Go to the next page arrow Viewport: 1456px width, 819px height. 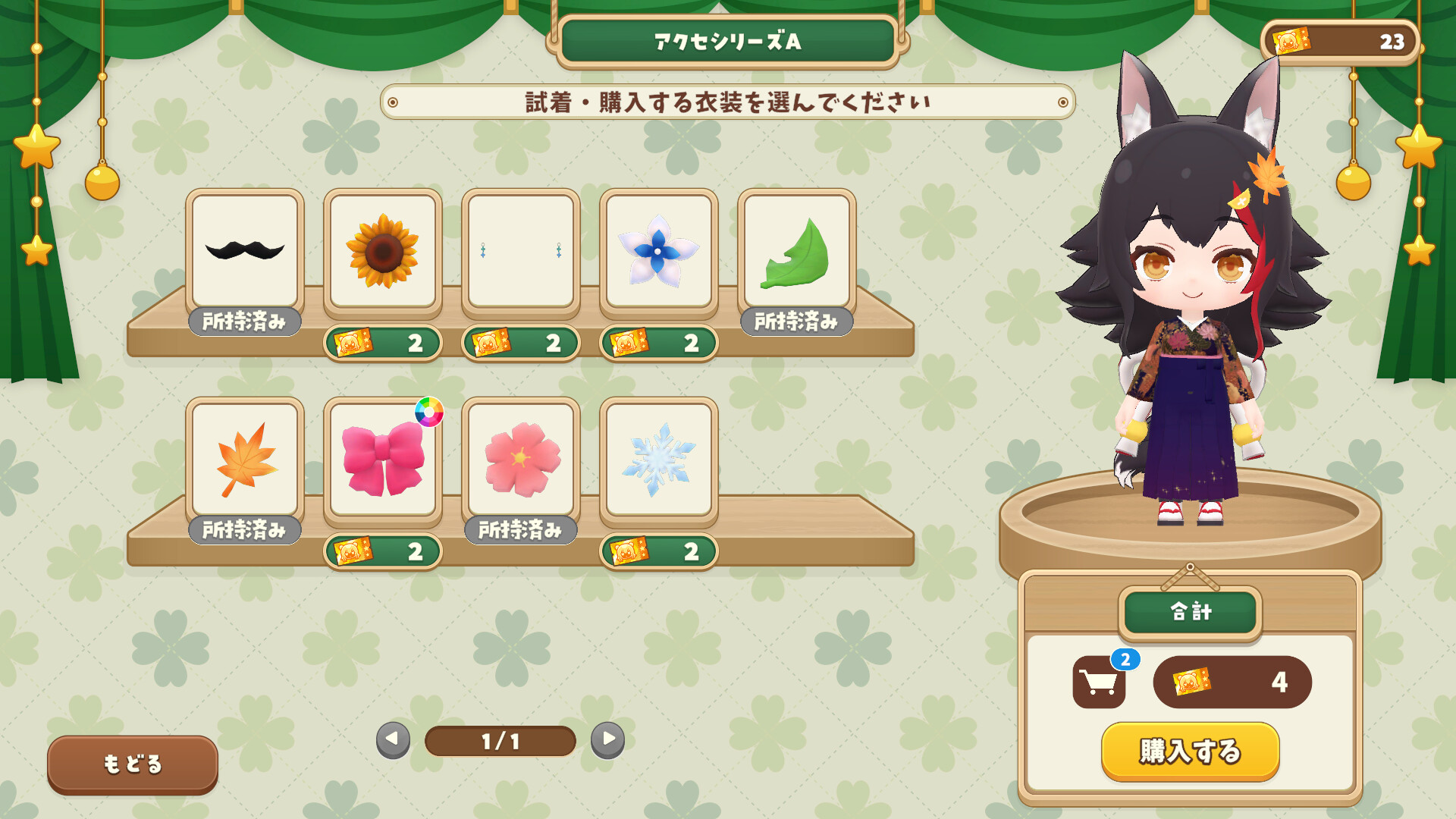click(x=608, y=739)
